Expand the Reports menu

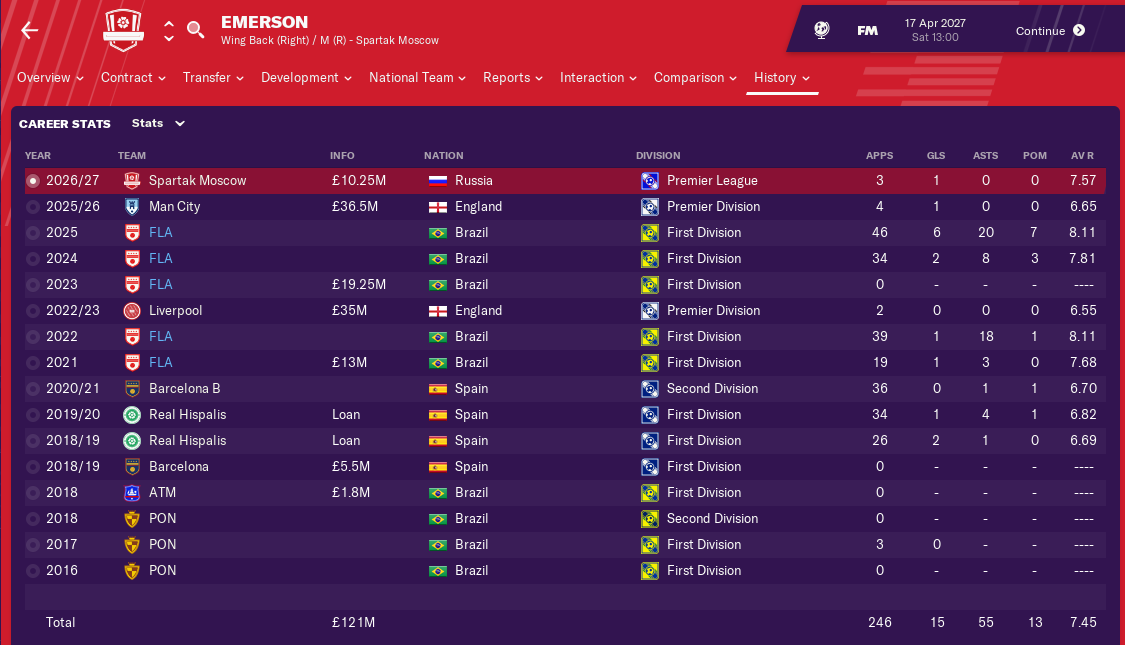[512, 78]
